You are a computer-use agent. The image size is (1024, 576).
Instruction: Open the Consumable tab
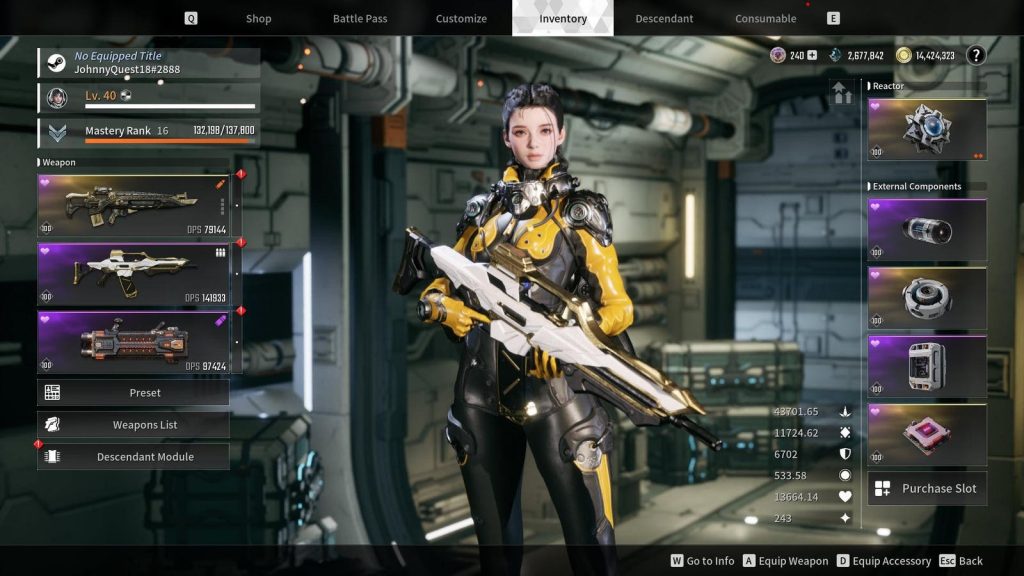(765, 18)
